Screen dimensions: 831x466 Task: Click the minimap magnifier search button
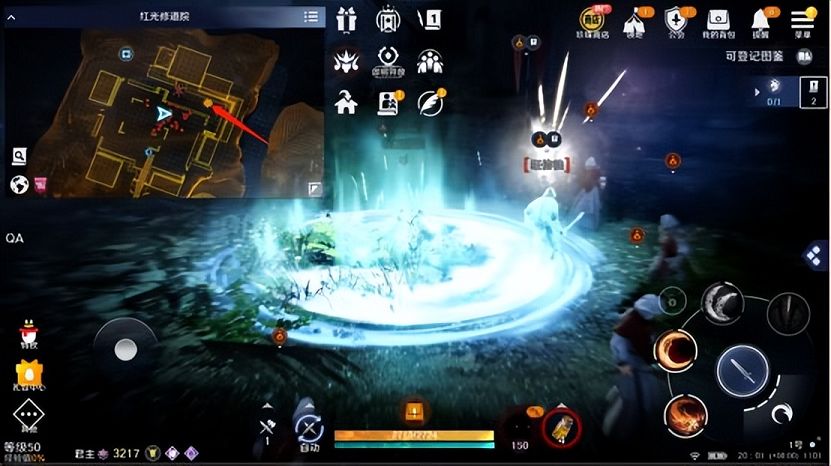[x=18, y=155]
